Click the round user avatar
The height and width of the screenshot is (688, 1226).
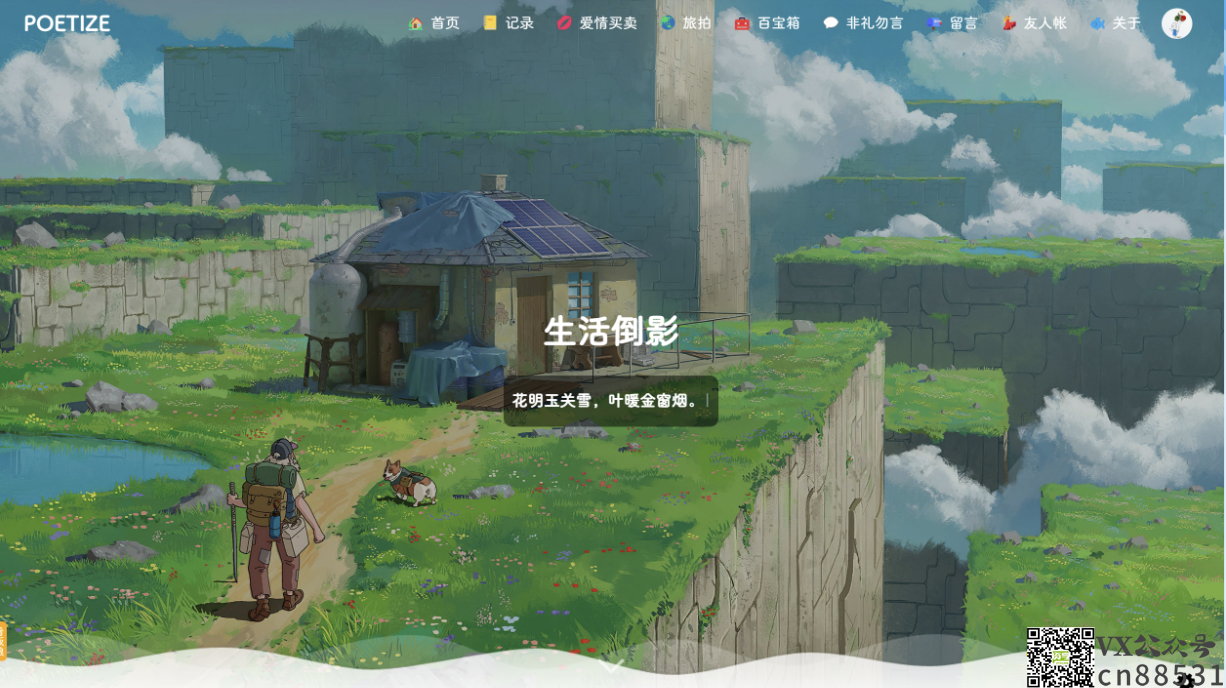point(1177,23)
